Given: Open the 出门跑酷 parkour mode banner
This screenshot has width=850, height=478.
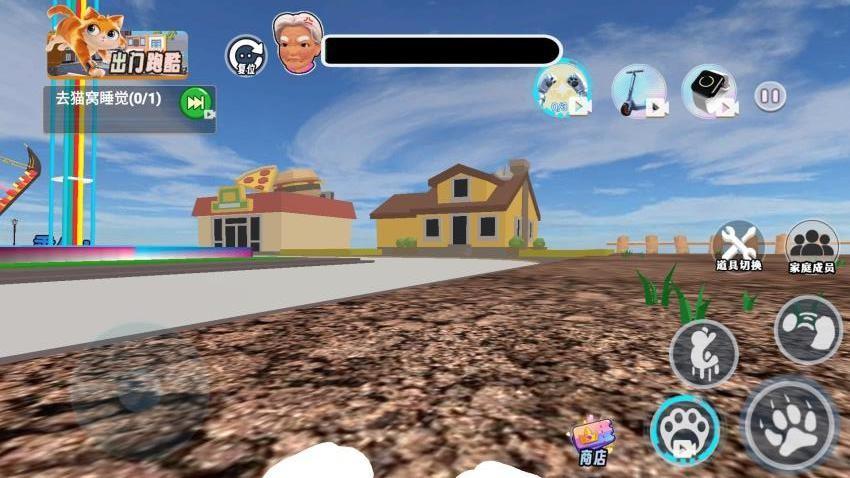Looking at the screenshot, I should [117, 46].
